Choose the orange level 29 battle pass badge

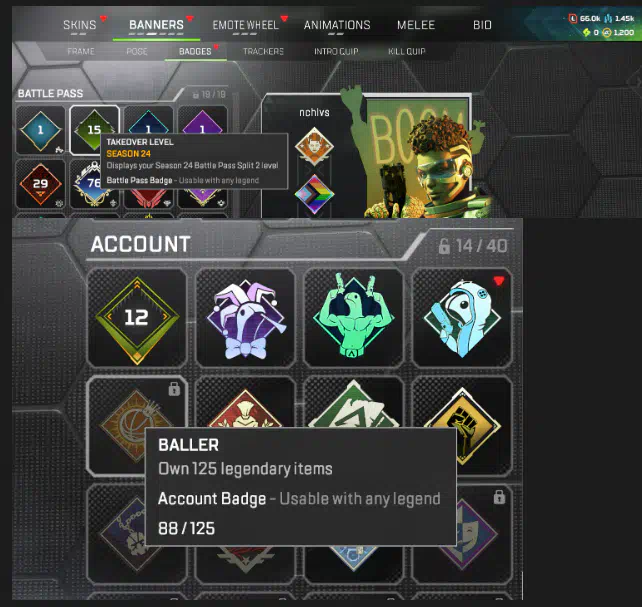pyautogui.click(x=42, y=184)
